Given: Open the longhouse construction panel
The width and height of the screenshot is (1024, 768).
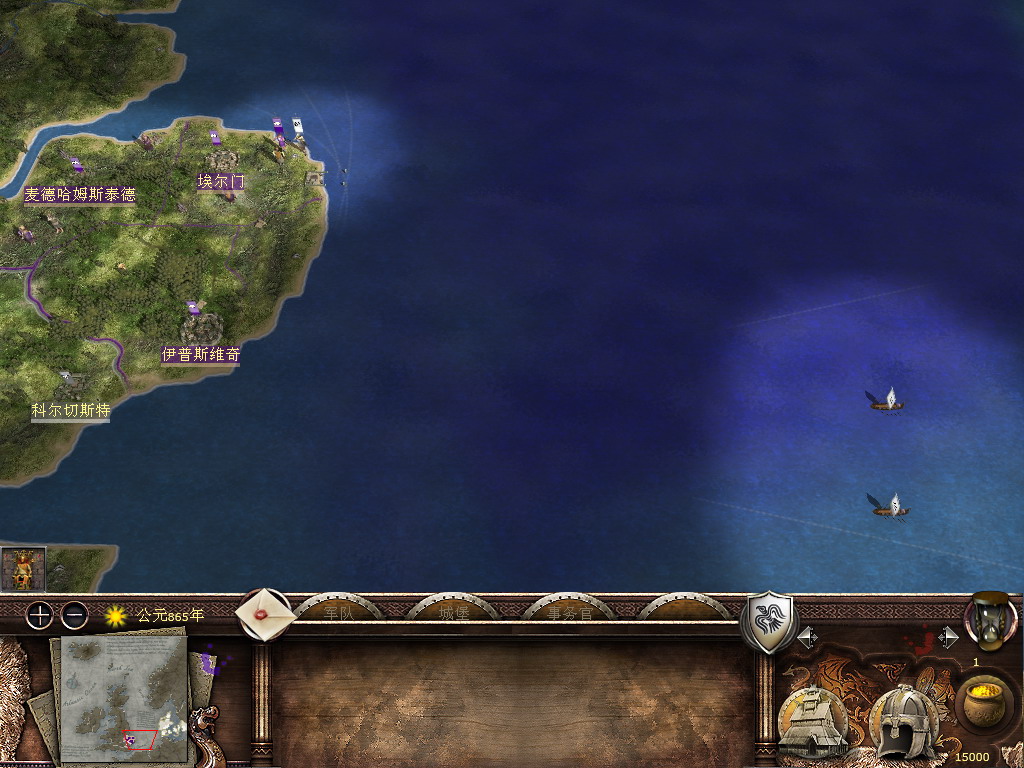Looking at the screenshot, I should 813,722.
